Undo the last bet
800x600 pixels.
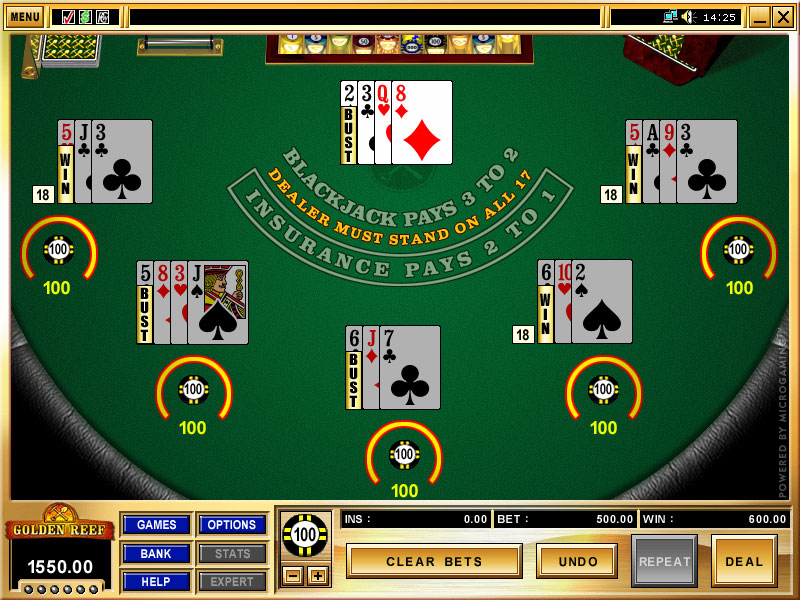(577, 561)
